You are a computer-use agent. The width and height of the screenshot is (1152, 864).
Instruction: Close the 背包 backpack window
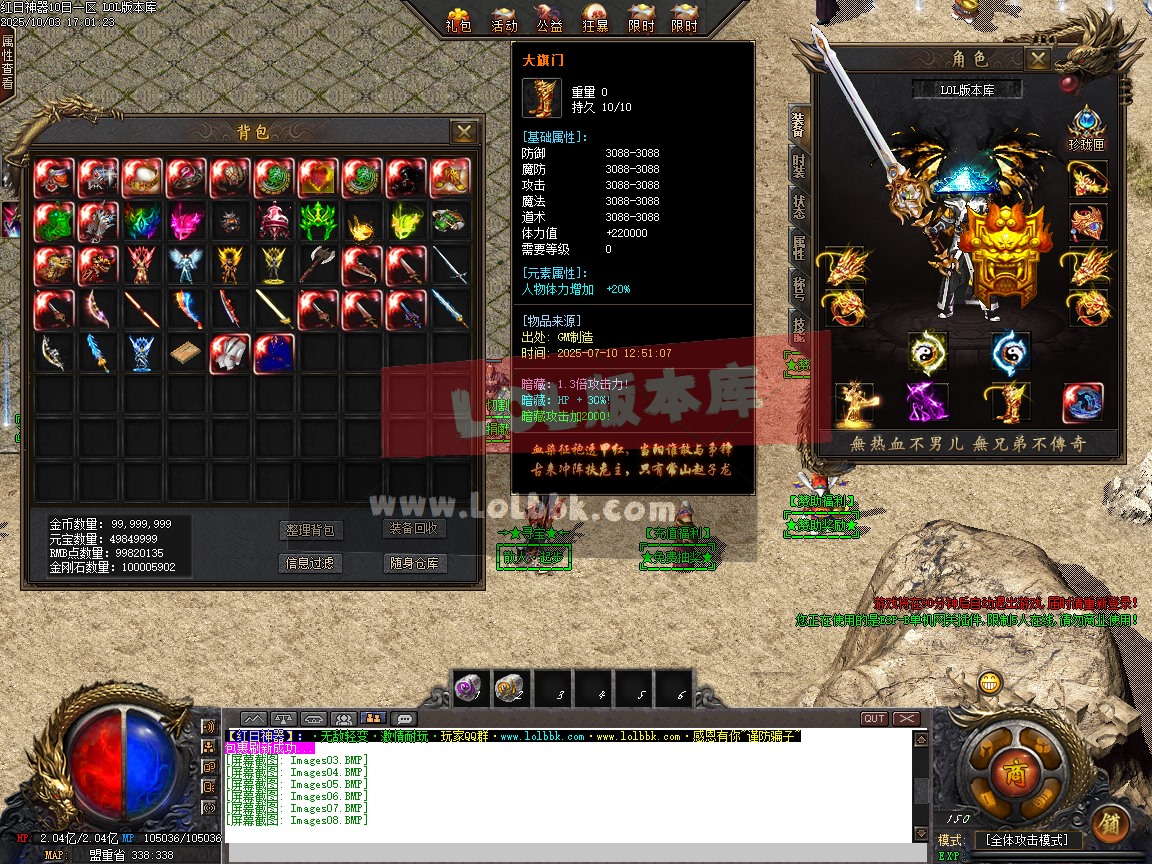click(x=463, y=131)
